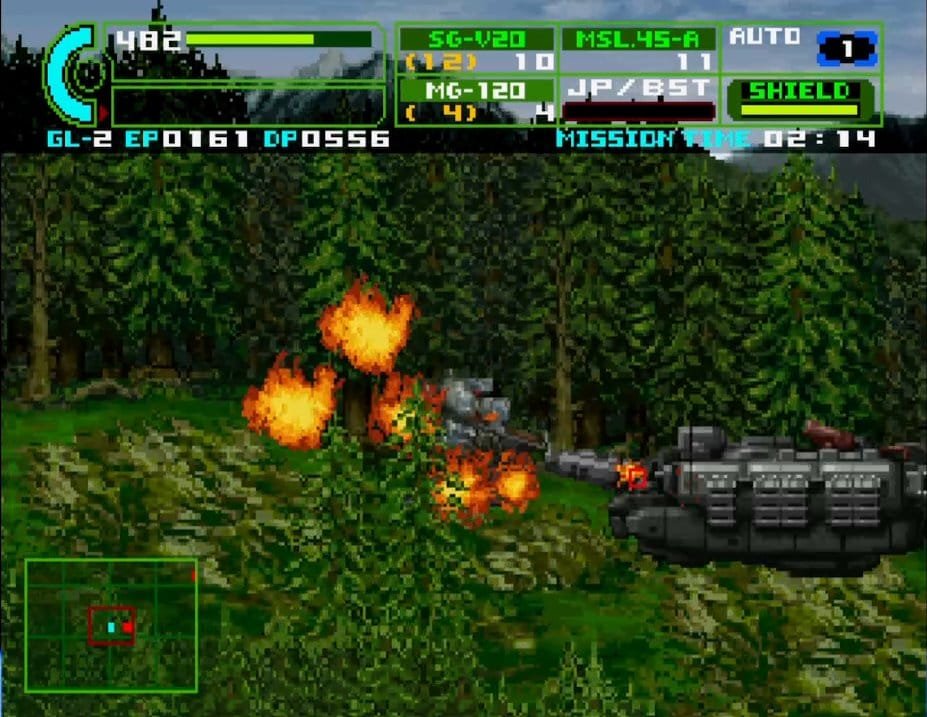Select the MSL.45-A missile slot
The width and height of the screenshot is (927, 717).
click(x=638, y=49)
